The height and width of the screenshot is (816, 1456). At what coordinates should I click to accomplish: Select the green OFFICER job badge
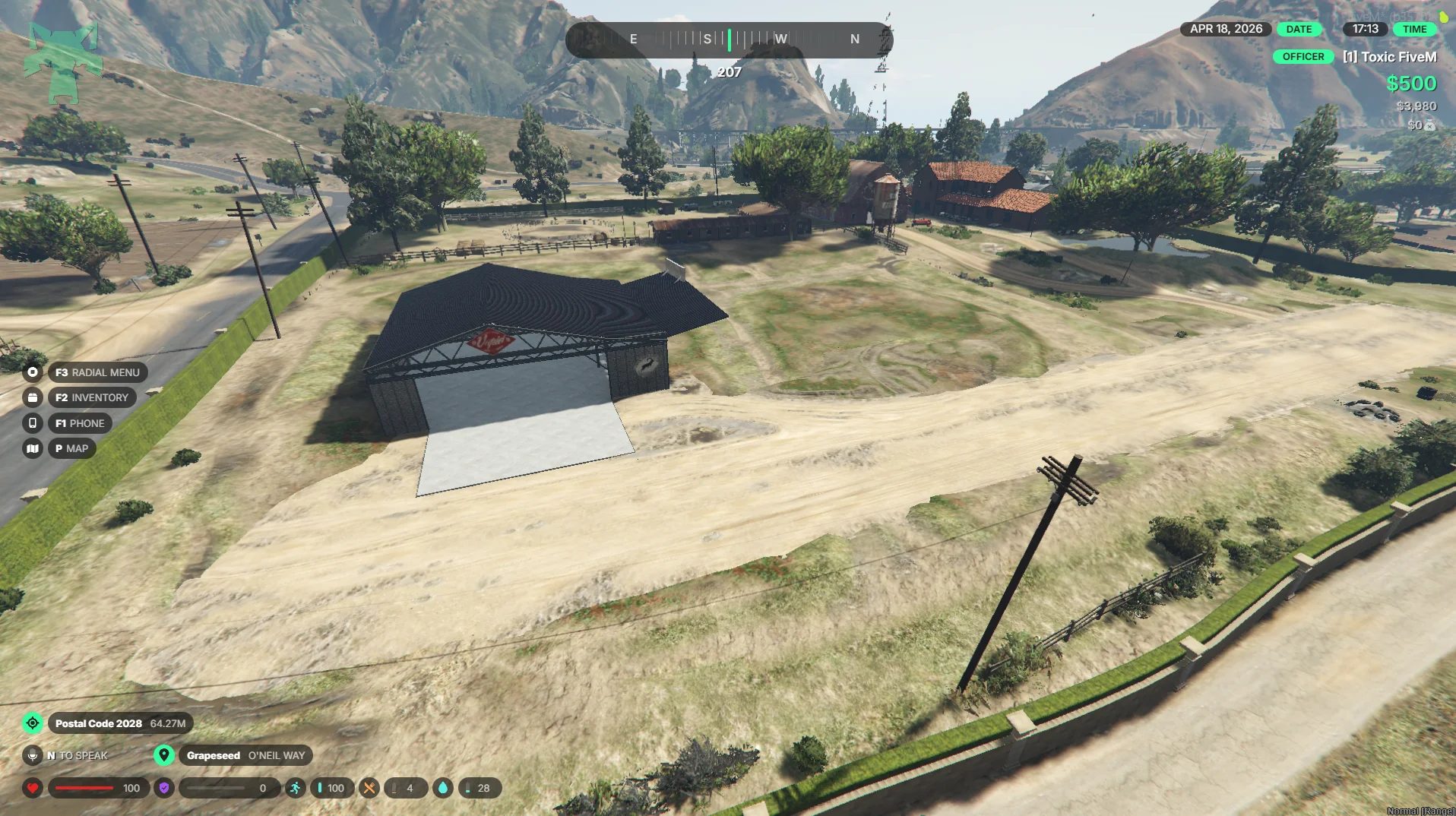[x=1302, y=57]
